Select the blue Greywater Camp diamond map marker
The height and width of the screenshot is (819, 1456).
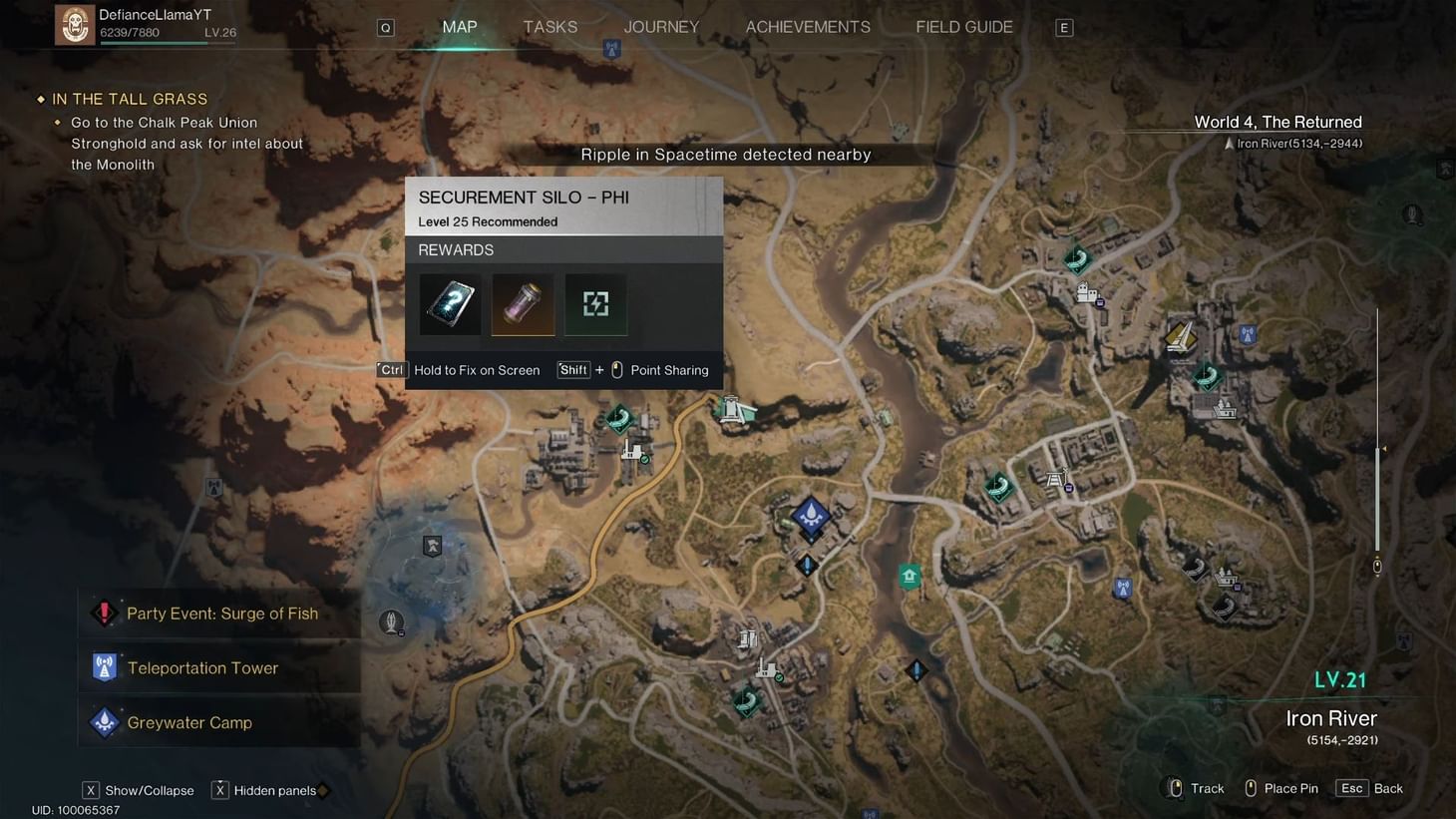pos(811,516)
